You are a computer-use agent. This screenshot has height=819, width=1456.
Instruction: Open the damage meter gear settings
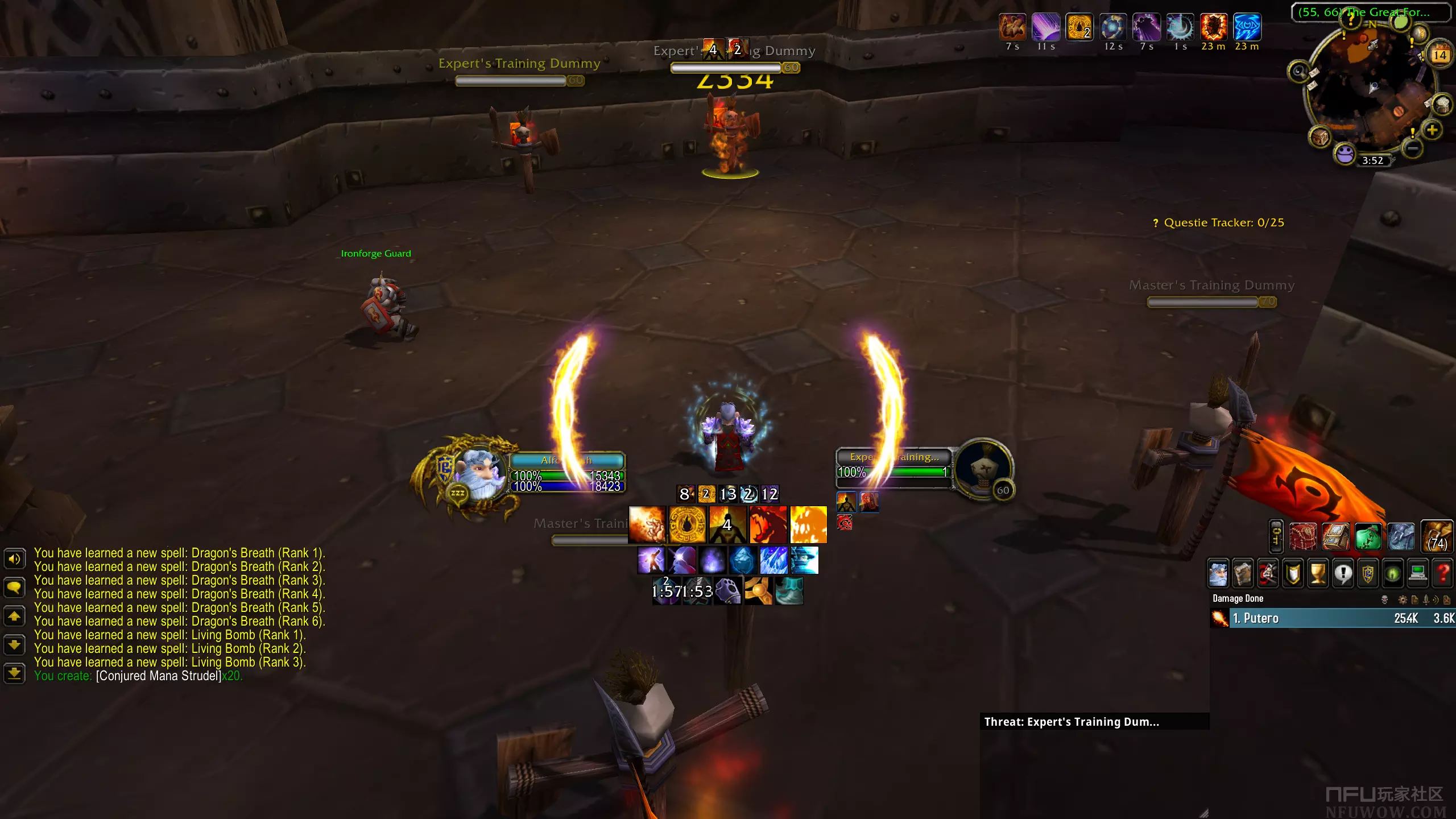[x=1403, y=599]
